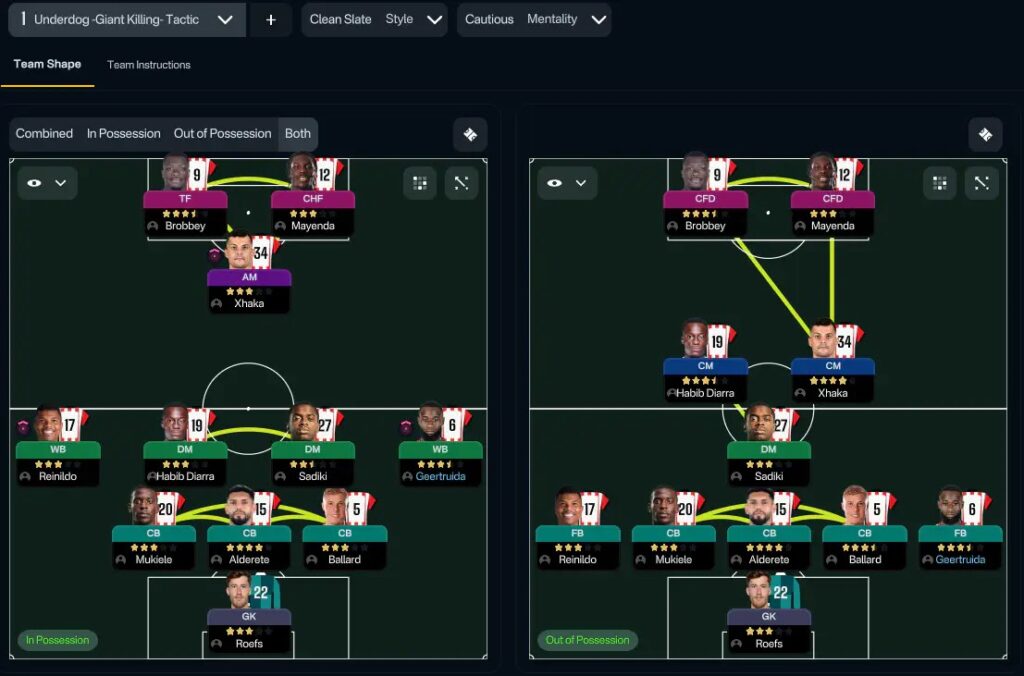Screen dimensions: 1024x676
Task: Expand the right pitch with the arrows icon
Action: coord(981,183)
